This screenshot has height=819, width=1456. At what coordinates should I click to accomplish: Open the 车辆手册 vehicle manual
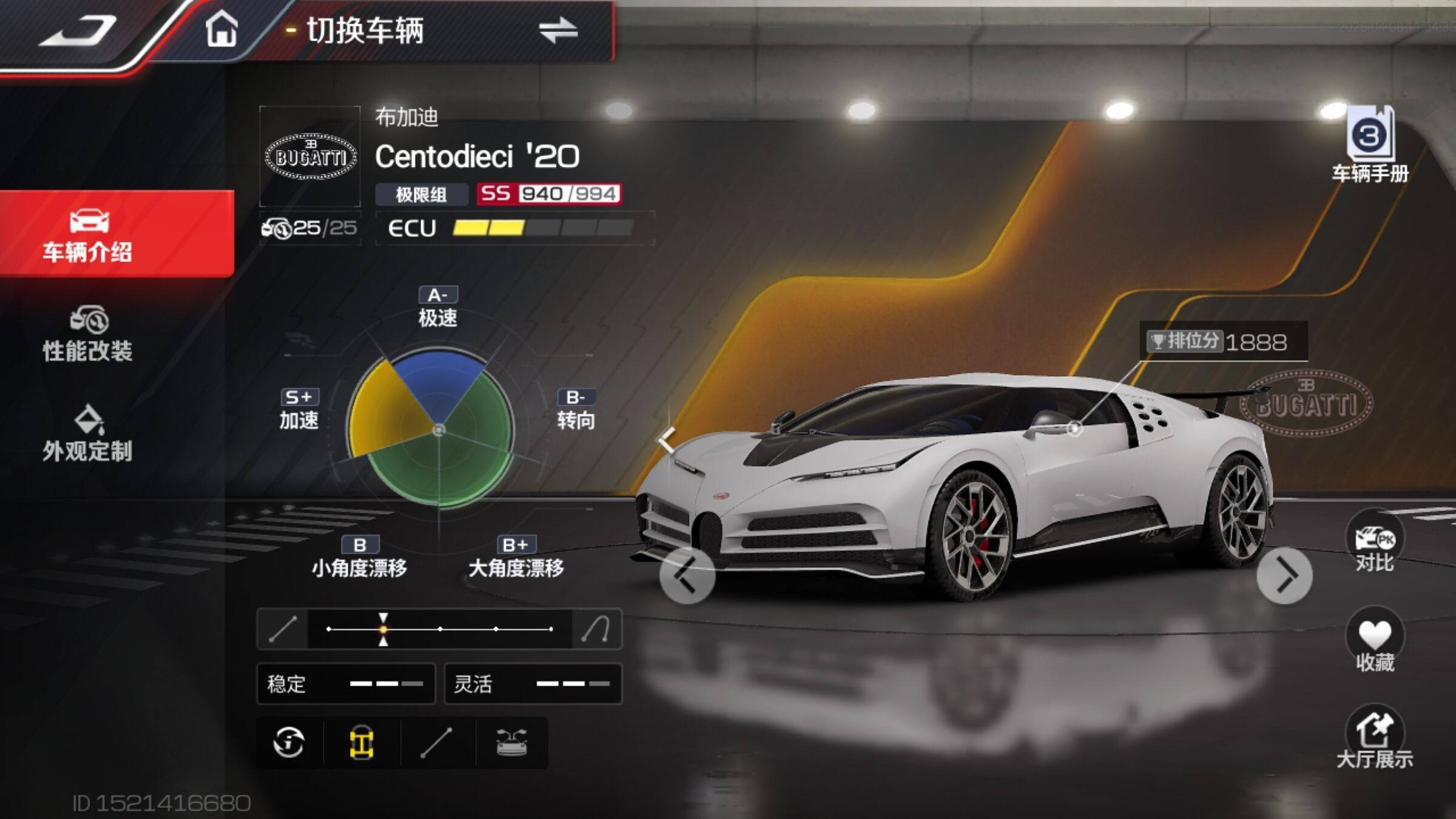1370,146
